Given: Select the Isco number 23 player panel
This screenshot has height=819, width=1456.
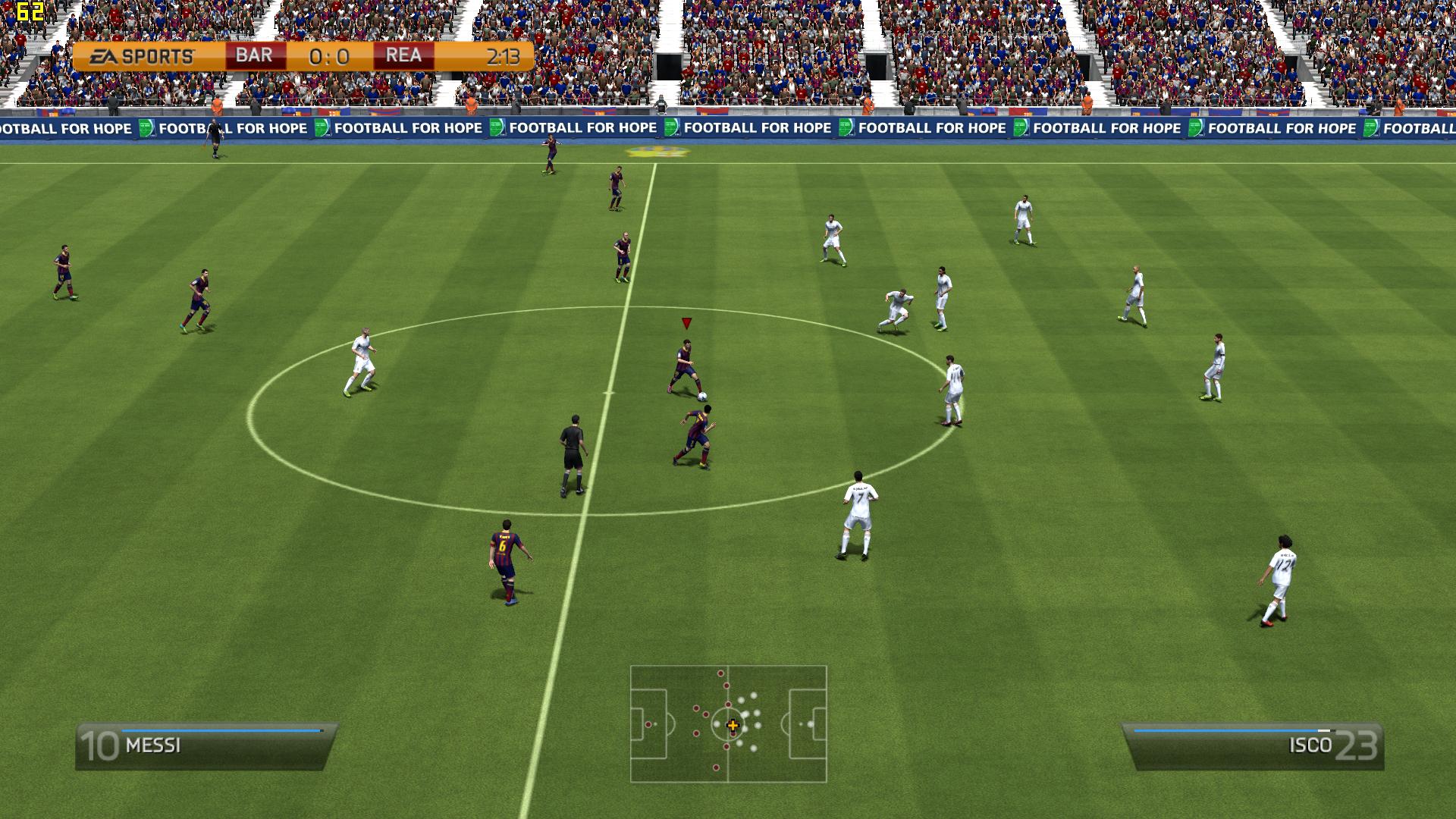Looking at the screenshot, I should pyautogui.click(x=1253, y=746).
